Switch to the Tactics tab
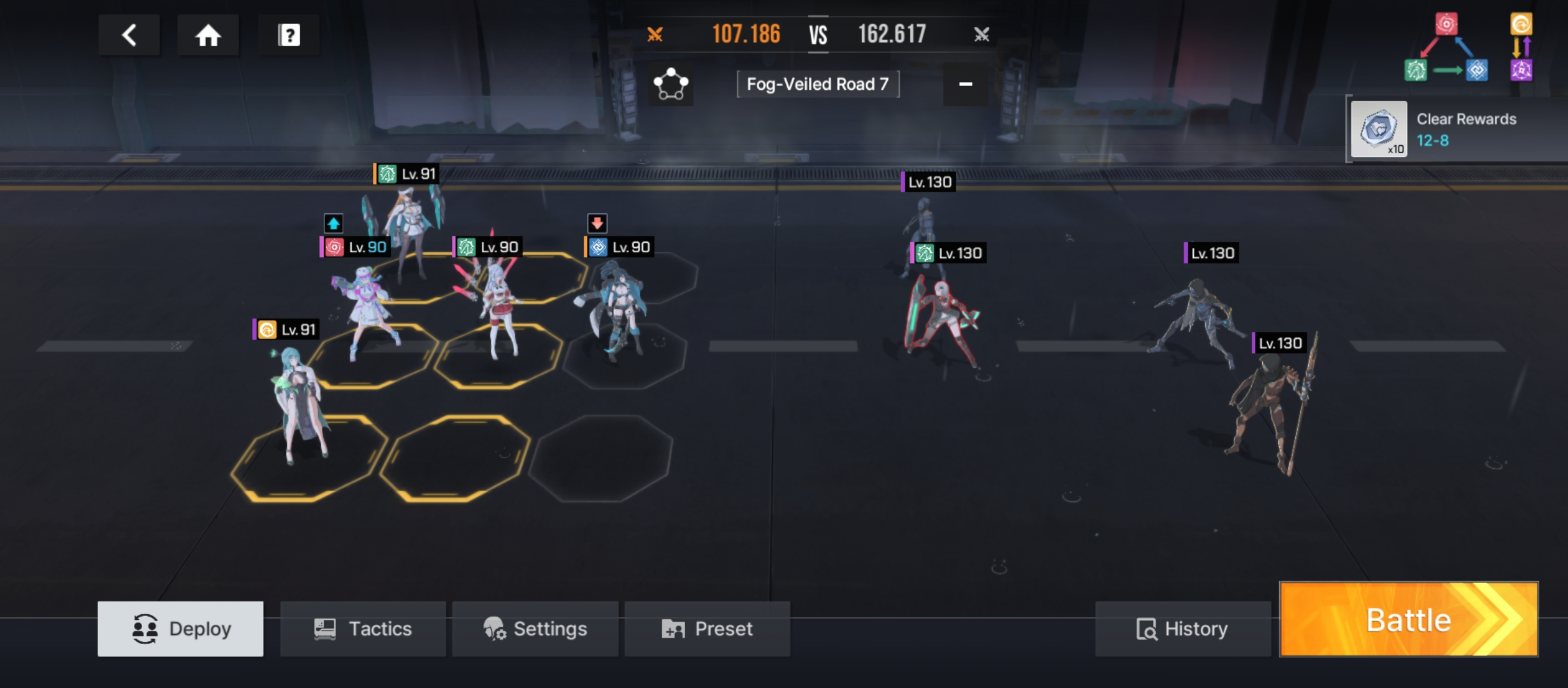 tap(363, 629)
